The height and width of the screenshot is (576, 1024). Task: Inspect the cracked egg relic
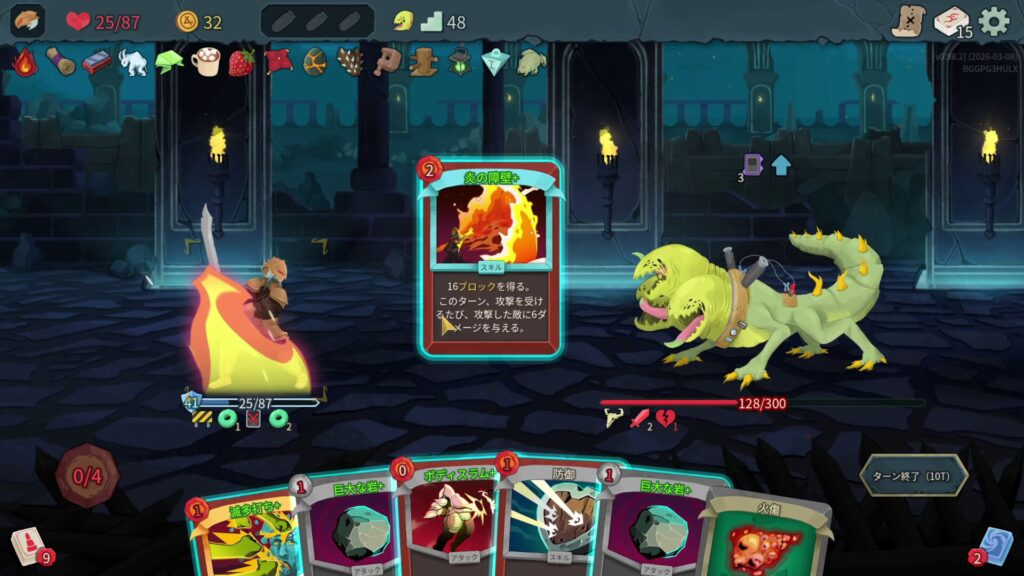pos(314,62)
